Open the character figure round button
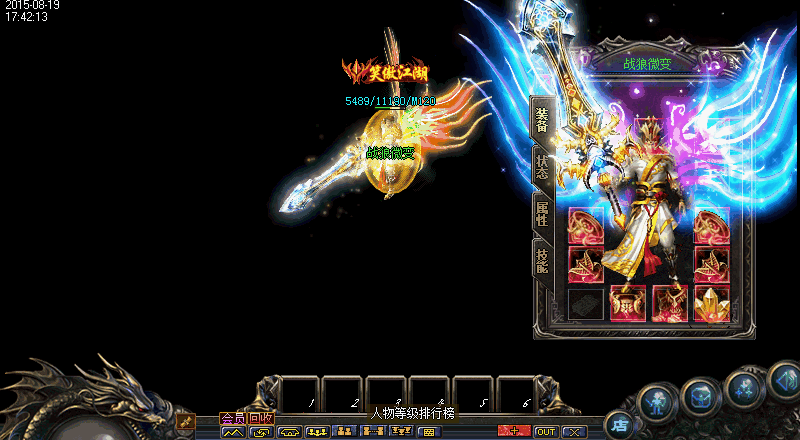The height and width of the screenshot is (440, 800). click(x=656, y=402)
